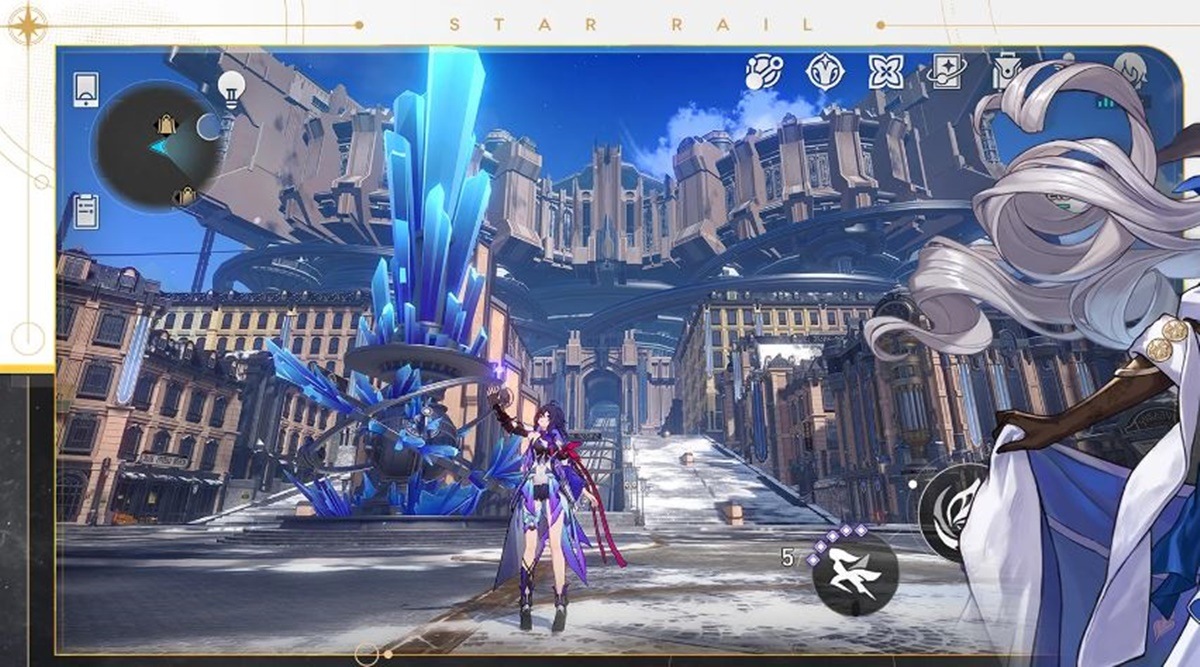
Task: Open the backpack inventory icon
Action: coord(1006,72)
